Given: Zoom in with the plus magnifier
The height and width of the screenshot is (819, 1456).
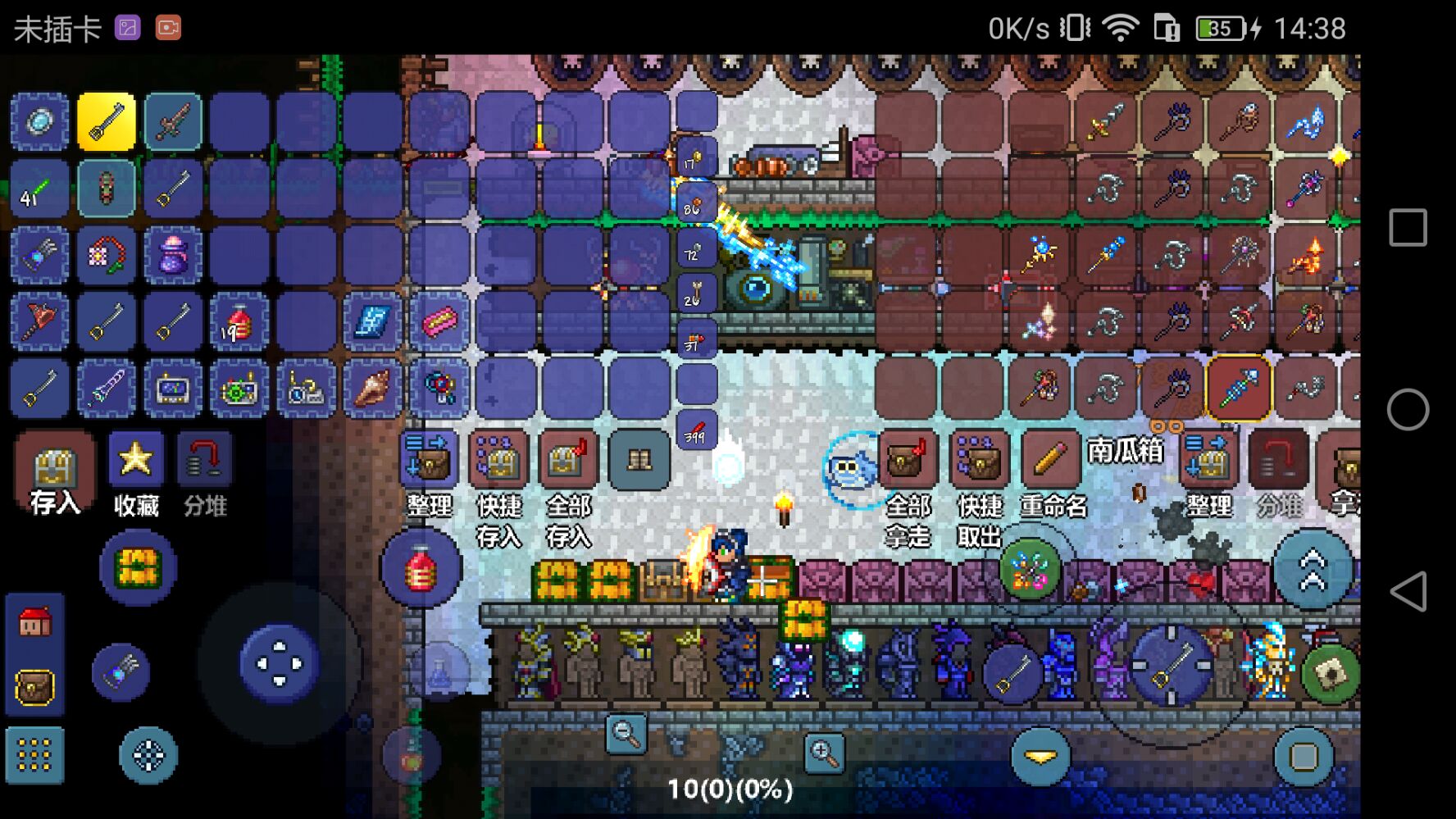Looking at the screenshot, I should 824,753.
